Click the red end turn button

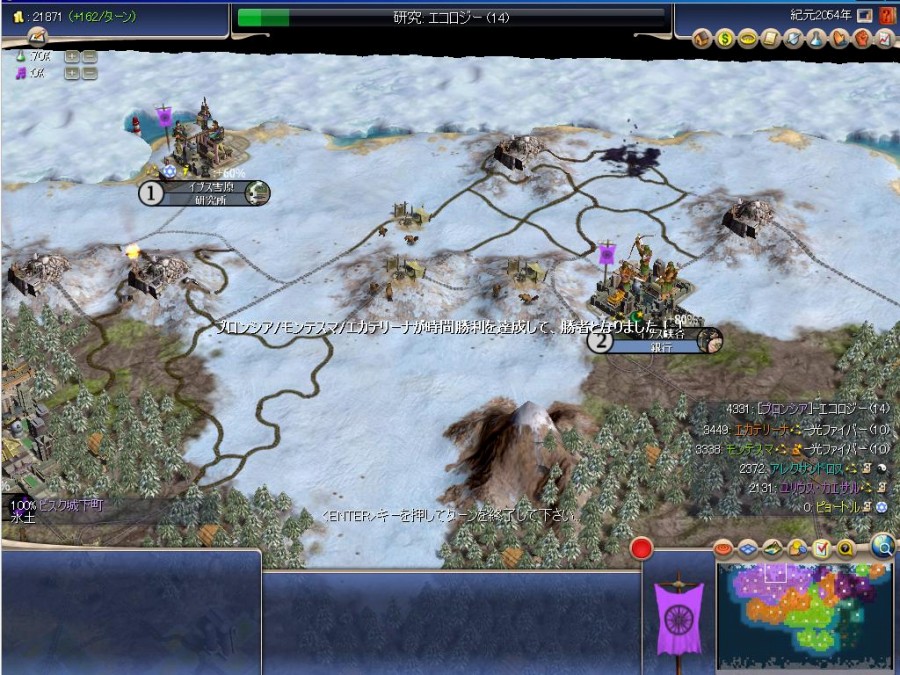(641, 548)
